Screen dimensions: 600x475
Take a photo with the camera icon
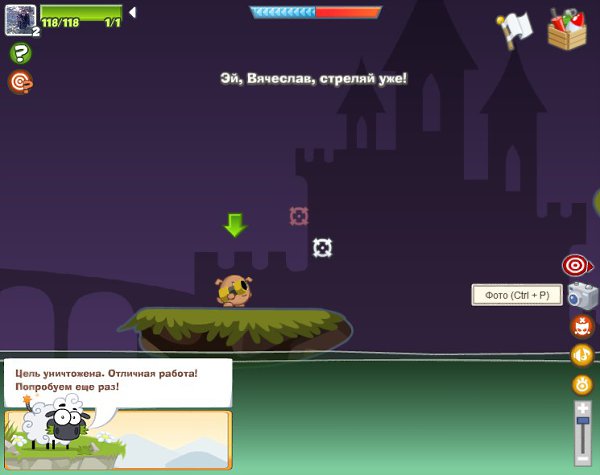[581, 295]
